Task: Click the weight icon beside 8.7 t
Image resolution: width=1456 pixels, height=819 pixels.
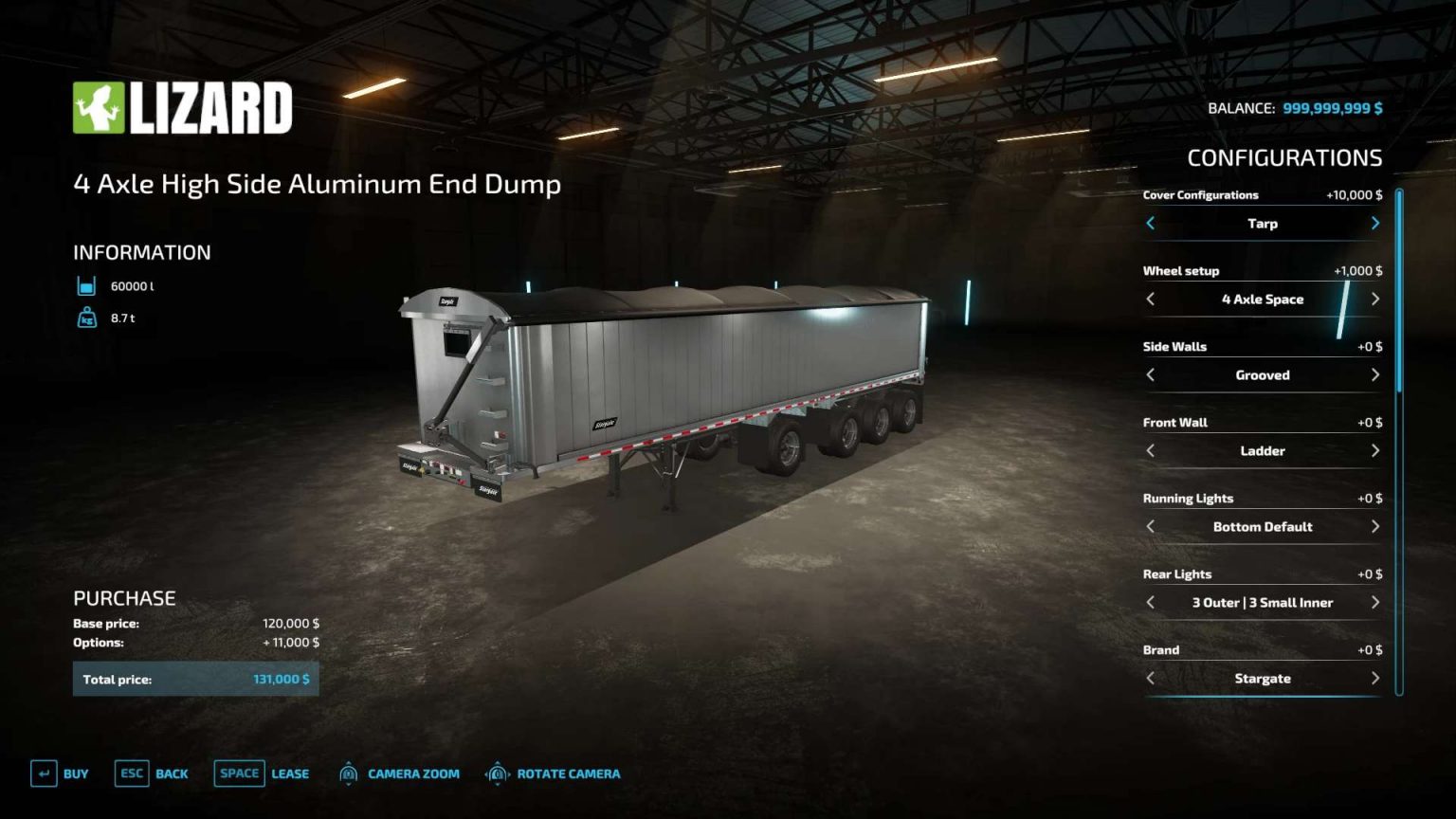Action: [x=86, y=318]
